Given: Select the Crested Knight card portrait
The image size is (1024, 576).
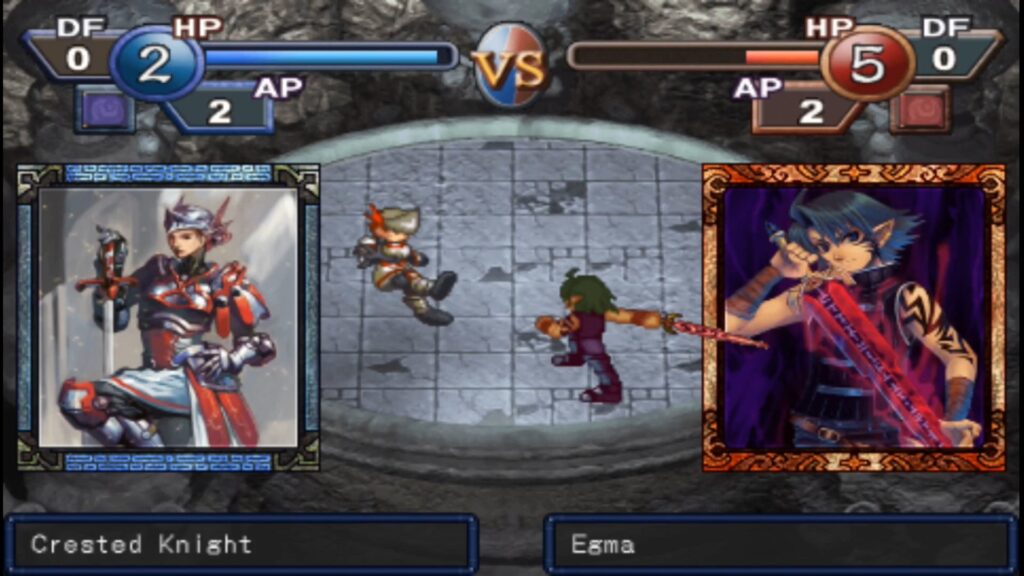Looking at the screenshot, I should (x=168, y=317).
